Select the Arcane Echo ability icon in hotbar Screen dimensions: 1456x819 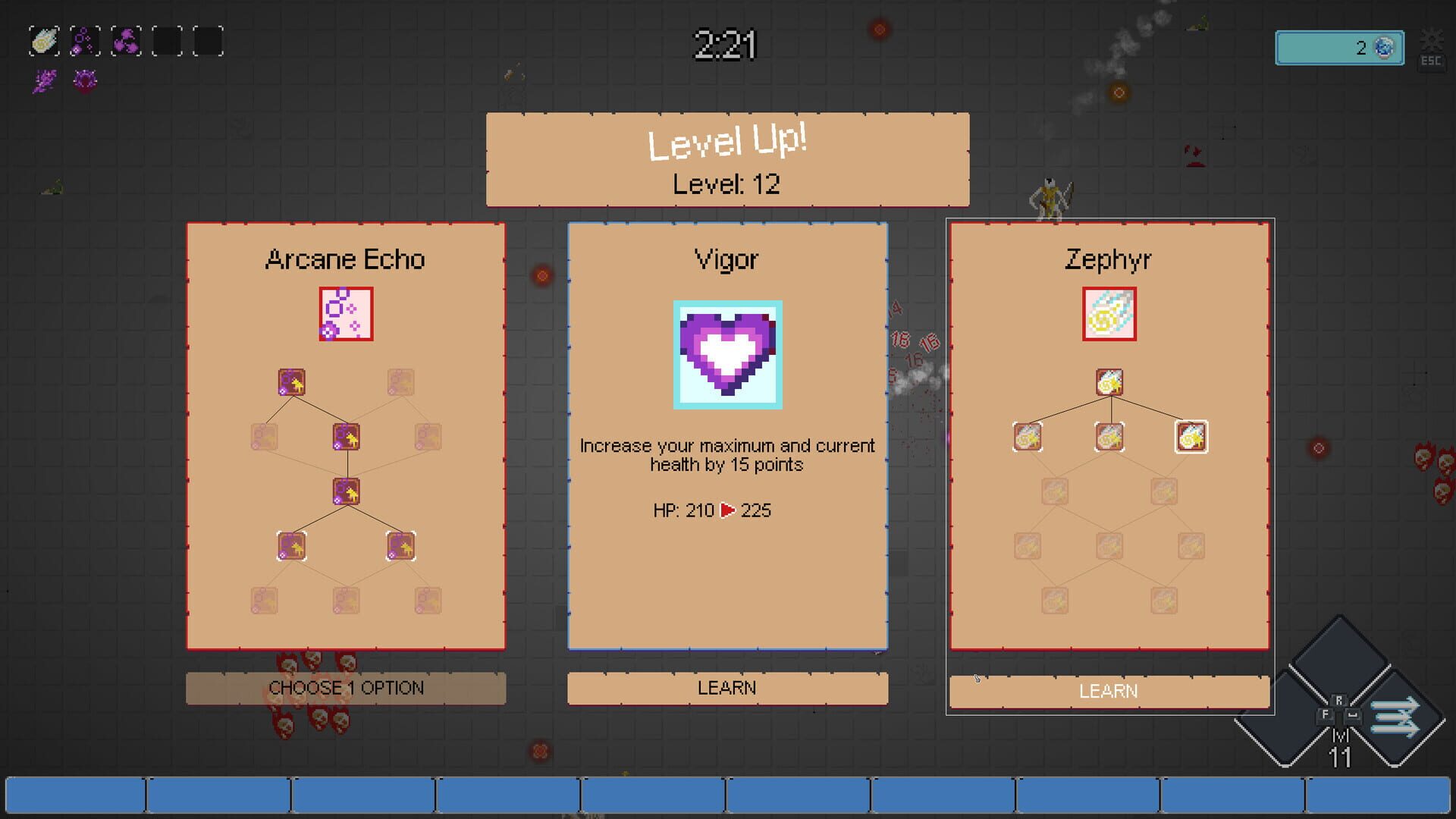(x=84, y=42)
